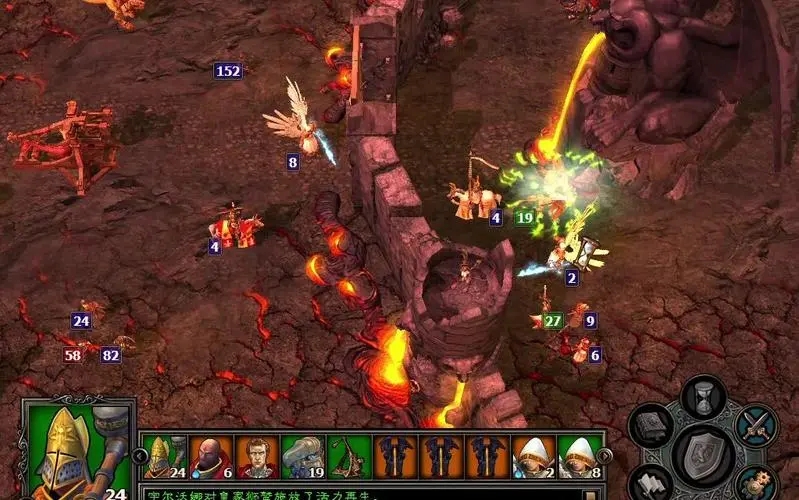Surrender using the white flag button
Viewport: 799px width, 500px height.
pos(652,483)
